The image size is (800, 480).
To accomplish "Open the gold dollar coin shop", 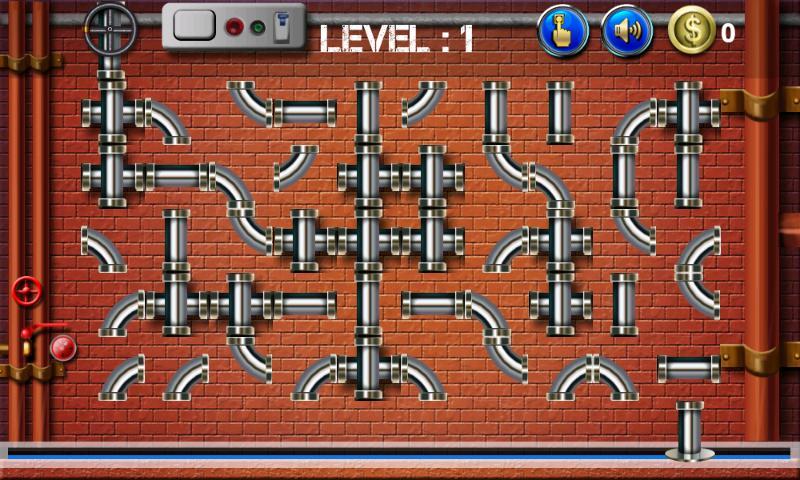I will pos(692,31).
